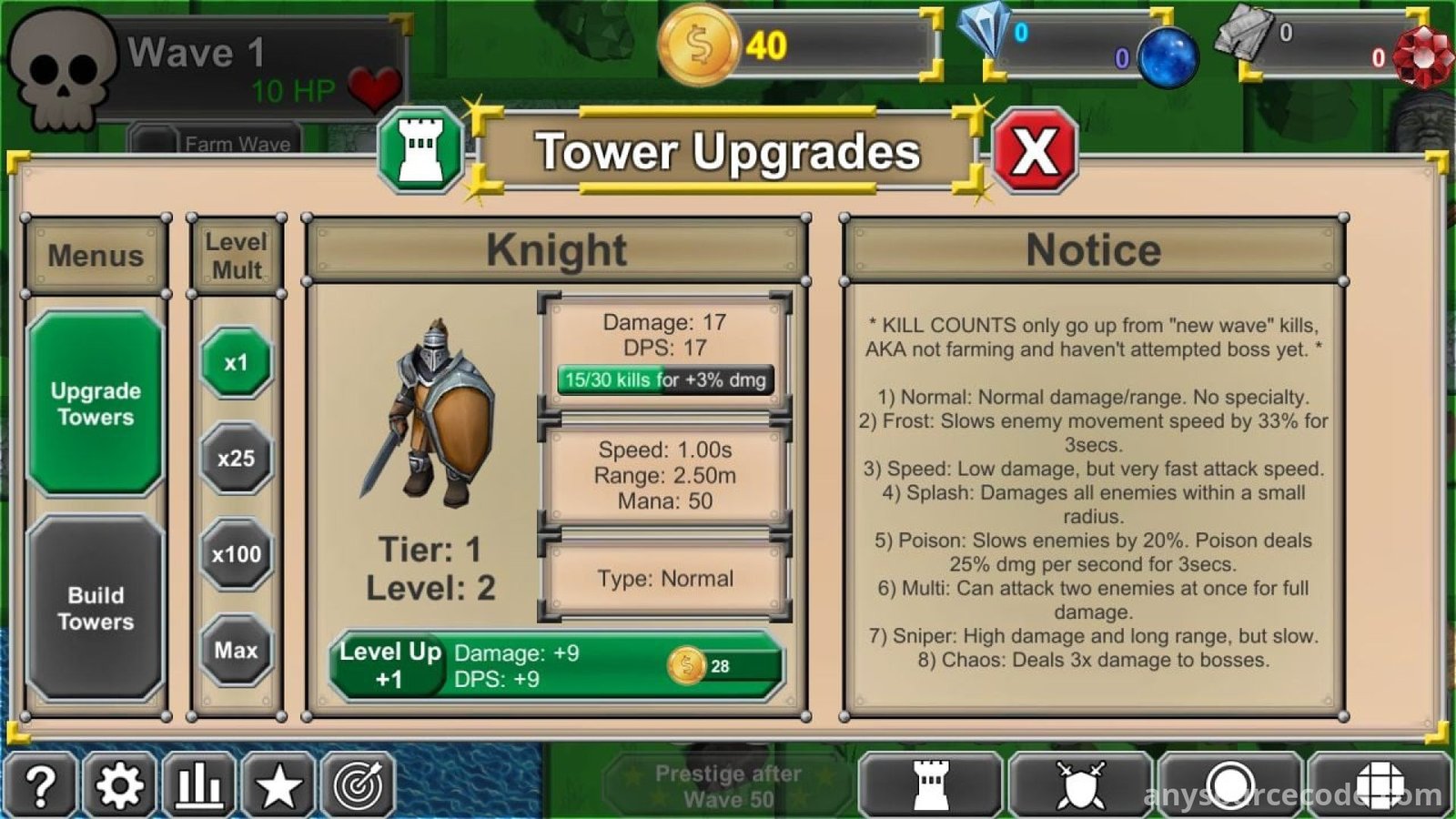Screen dimensions: 1456x819
Task: Toggle the Farm Wave button
Action: (x=216, y=143)
